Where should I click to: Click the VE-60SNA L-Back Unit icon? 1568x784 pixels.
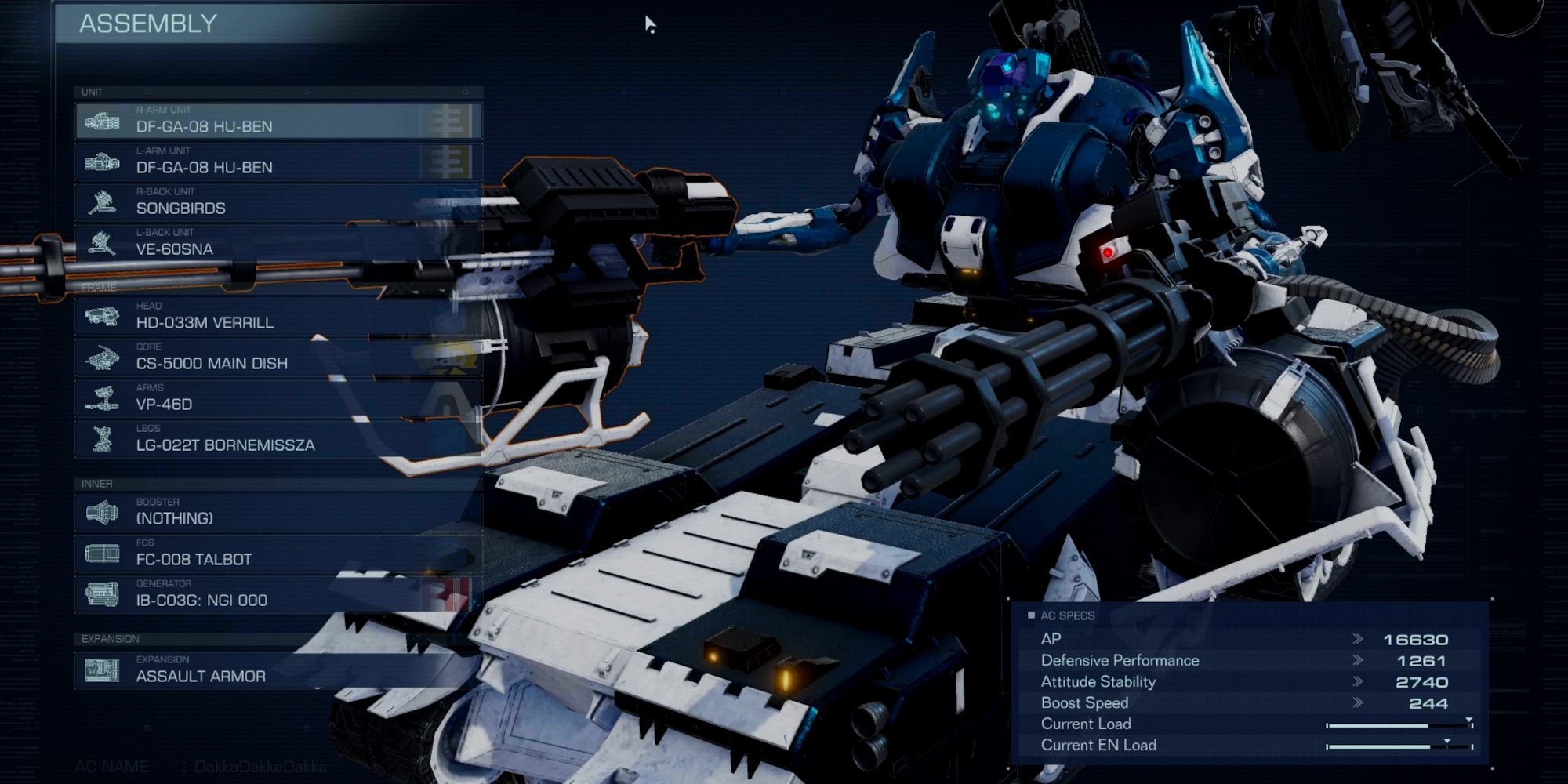(100, 242)
